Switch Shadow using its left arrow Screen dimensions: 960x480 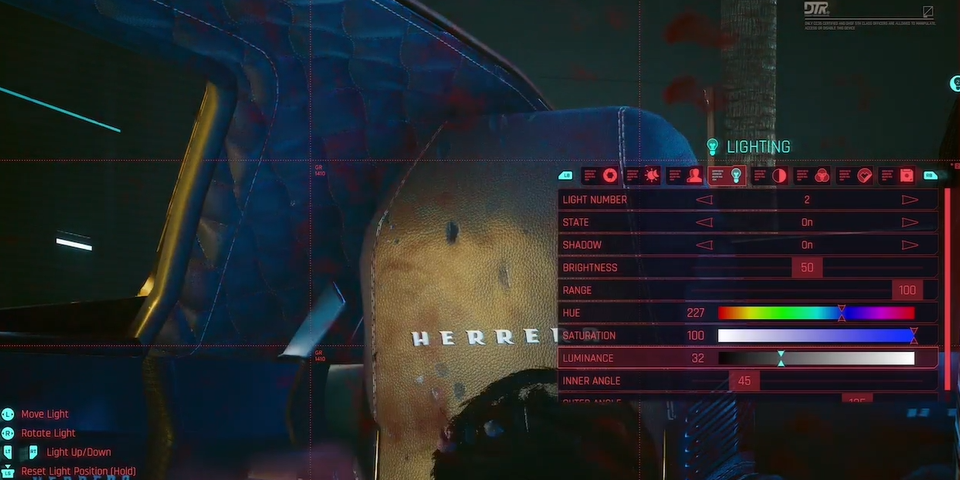704,245
